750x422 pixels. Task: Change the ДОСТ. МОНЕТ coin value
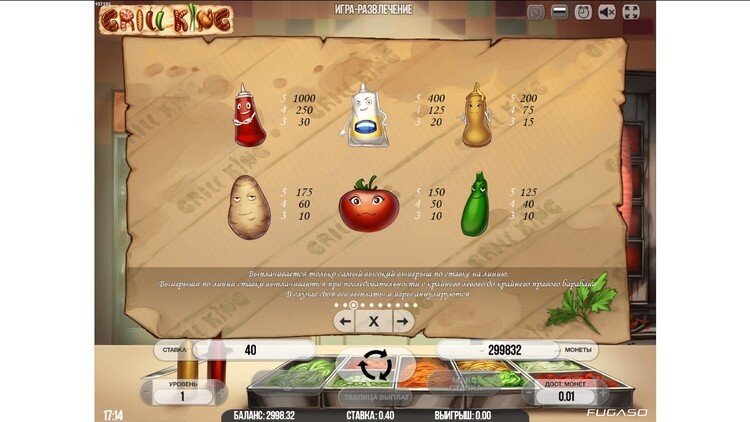pyautogui.click(x=566, y=397)
